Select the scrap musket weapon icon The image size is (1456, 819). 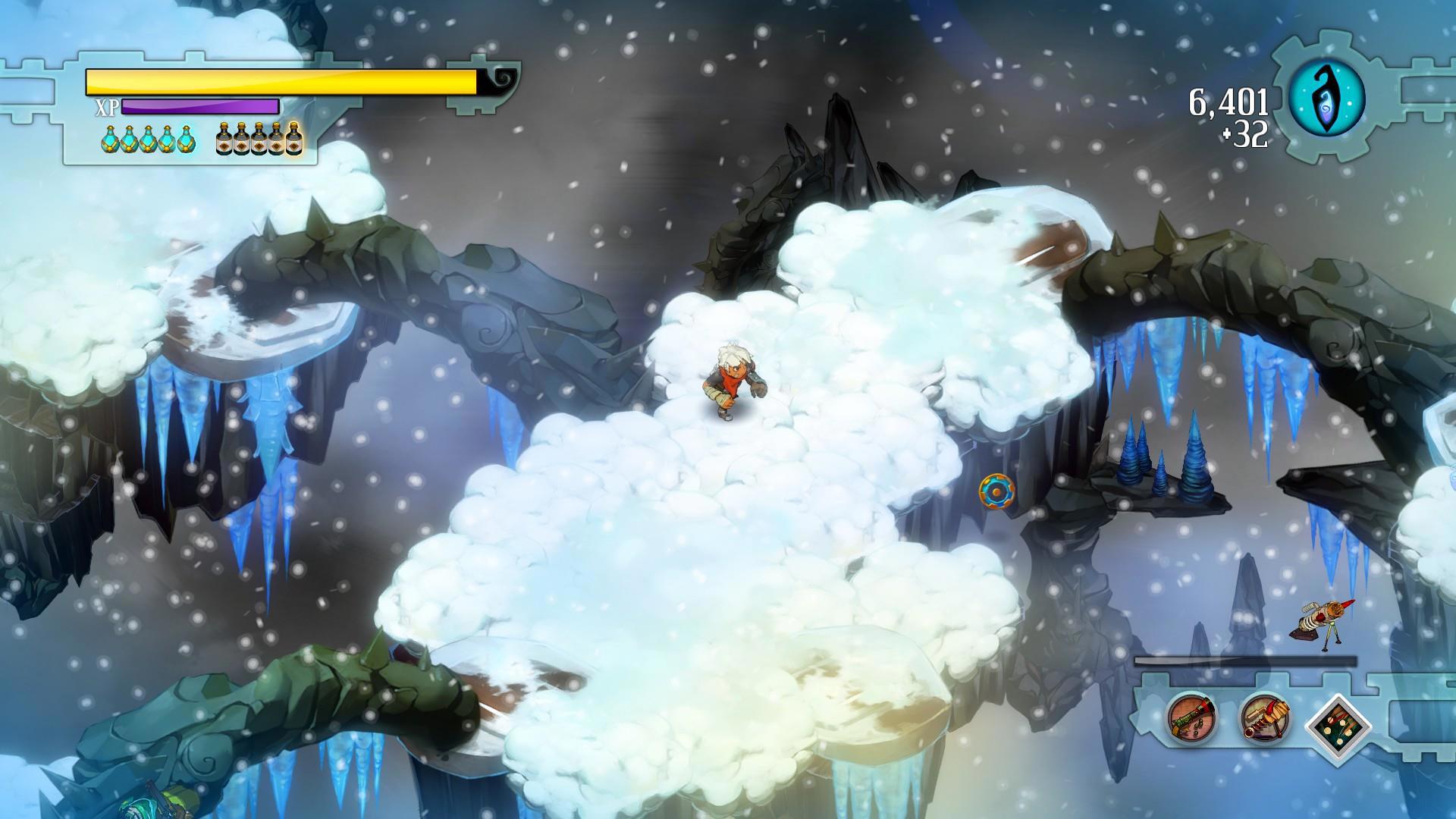1192,718
